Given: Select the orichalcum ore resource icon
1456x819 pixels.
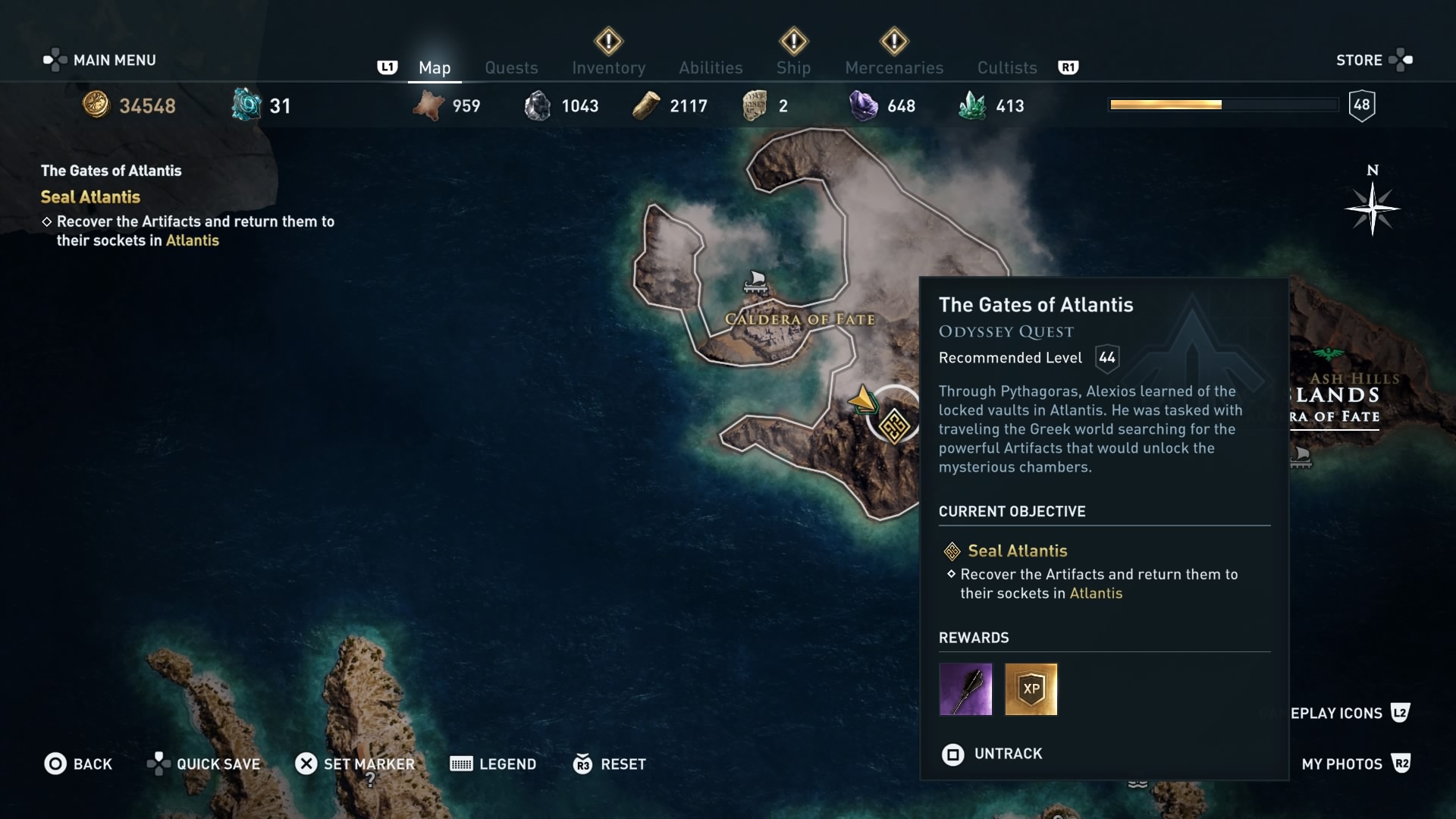Looking at the screenshot, I should tap(244, 104).
